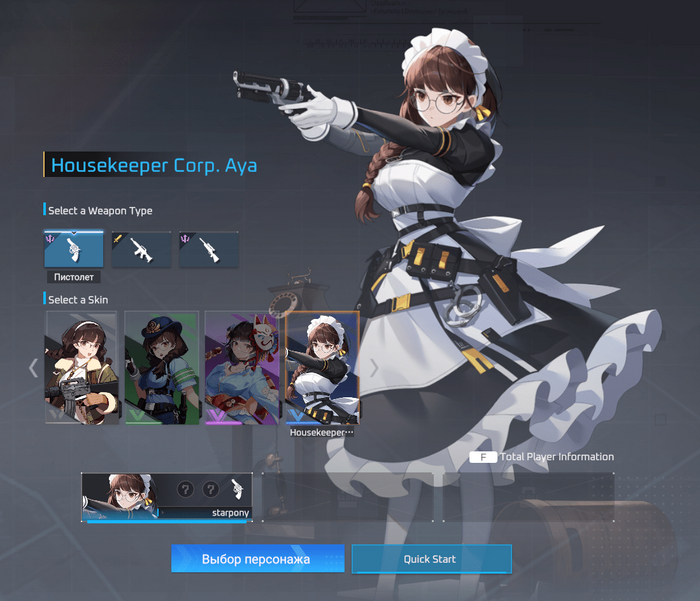Confirm with the Выбор персонажа button
Image resolution: width=700 pixels, height=601 pixels.
point(257,559)
